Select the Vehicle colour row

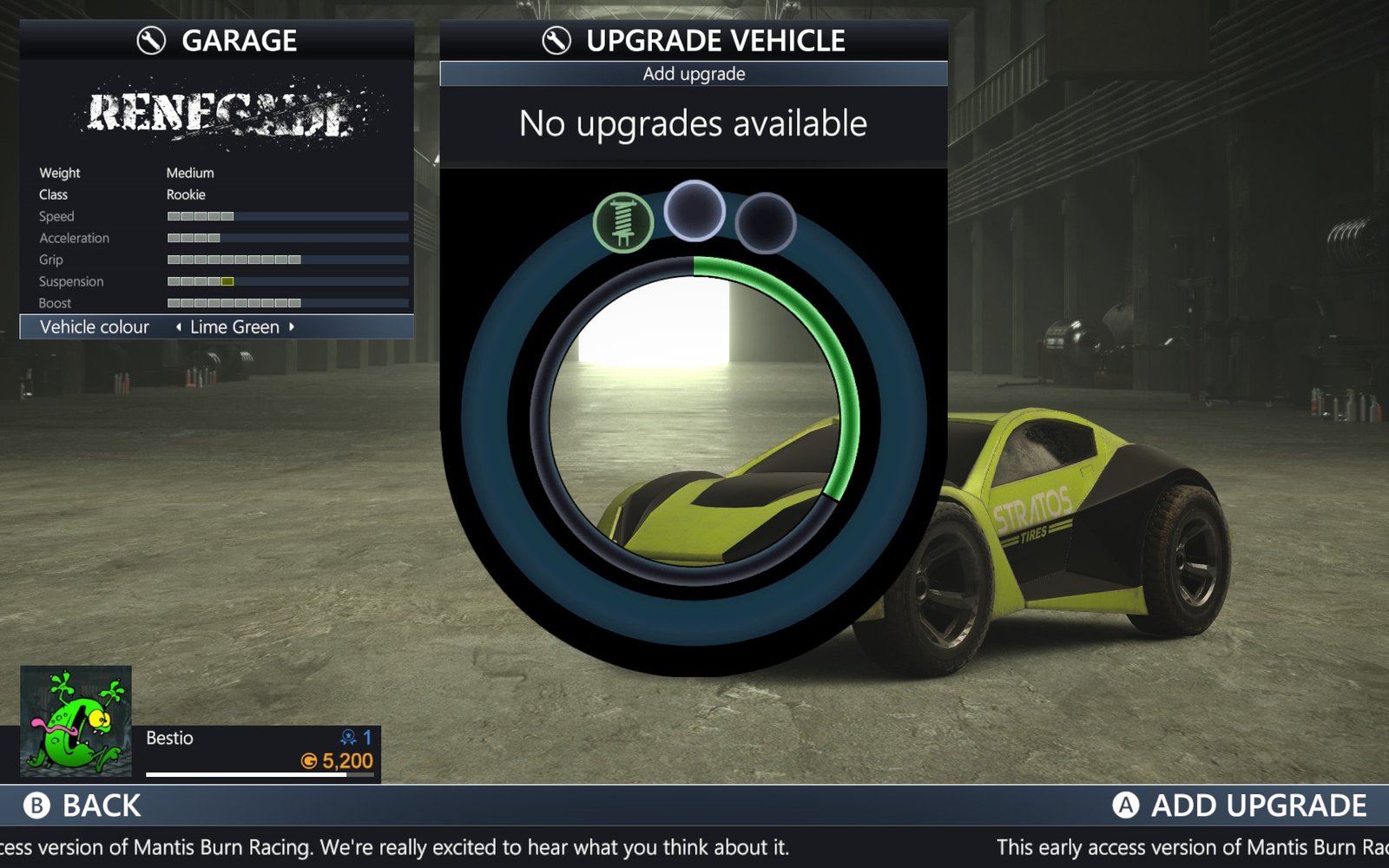95,327
